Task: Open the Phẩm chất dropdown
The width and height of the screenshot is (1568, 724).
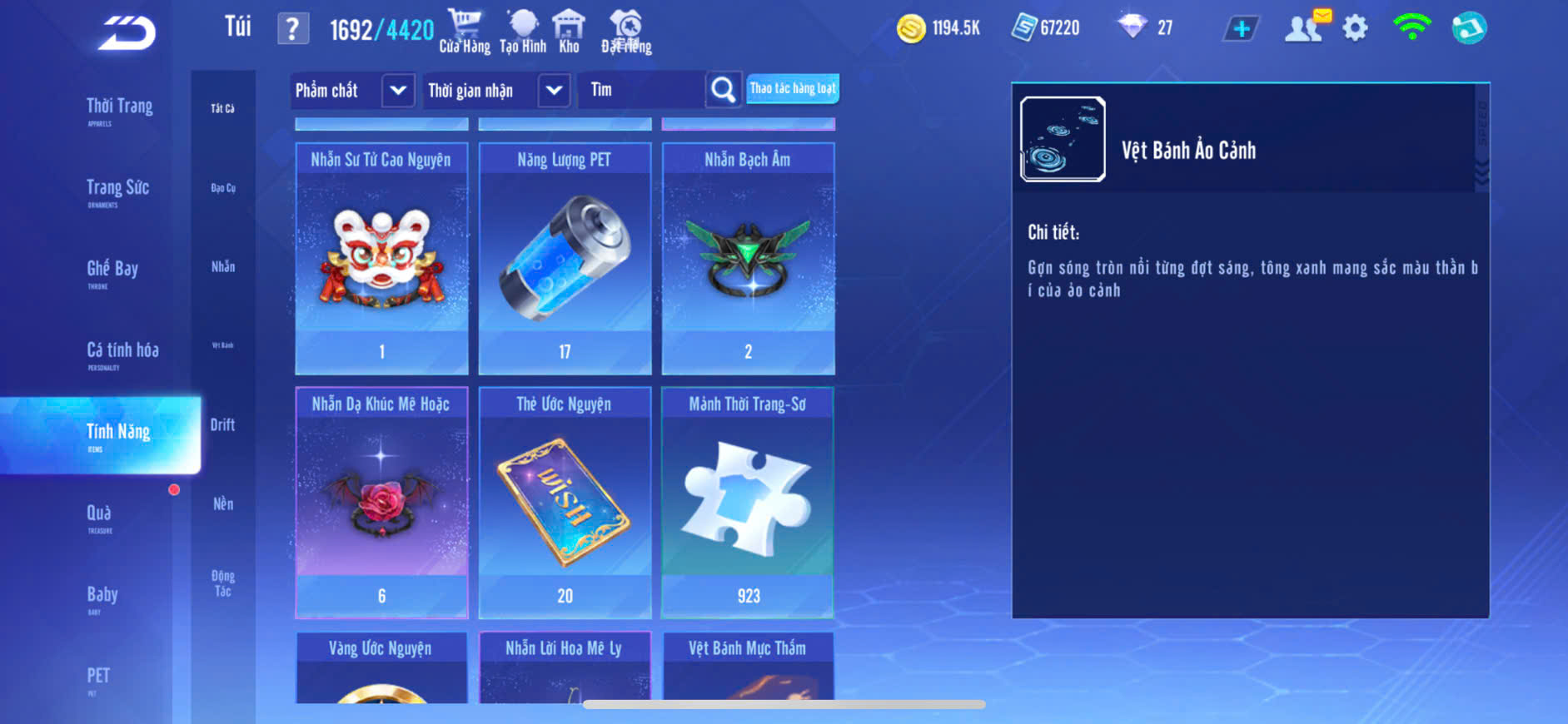Action: (x=398, y=90)
